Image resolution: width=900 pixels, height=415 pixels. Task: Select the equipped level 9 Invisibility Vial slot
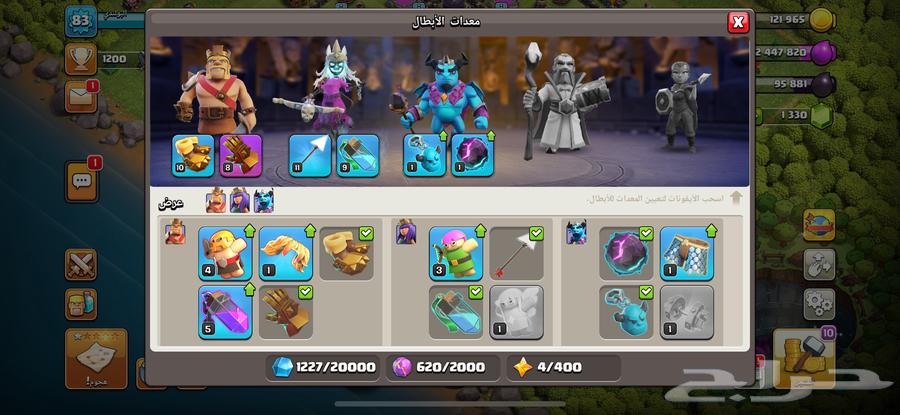(357, 155)
